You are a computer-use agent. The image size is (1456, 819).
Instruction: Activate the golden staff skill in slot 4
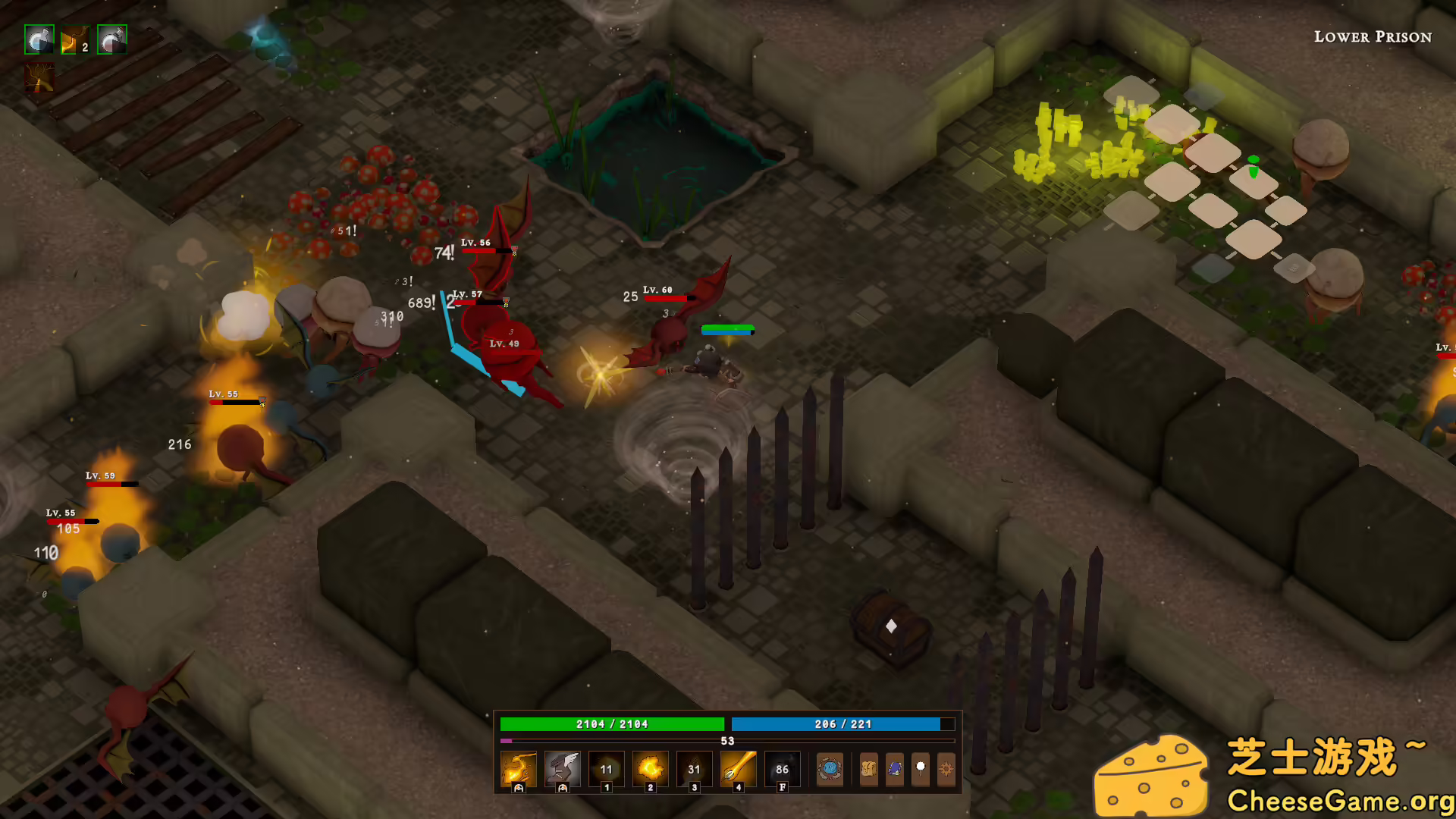click(x=738, y=768)
